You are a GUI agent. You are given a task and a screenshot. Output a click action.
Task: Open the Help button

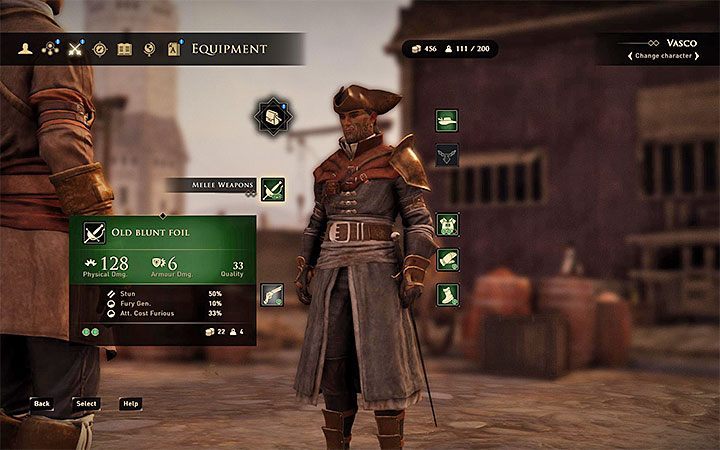coord(130,403)
